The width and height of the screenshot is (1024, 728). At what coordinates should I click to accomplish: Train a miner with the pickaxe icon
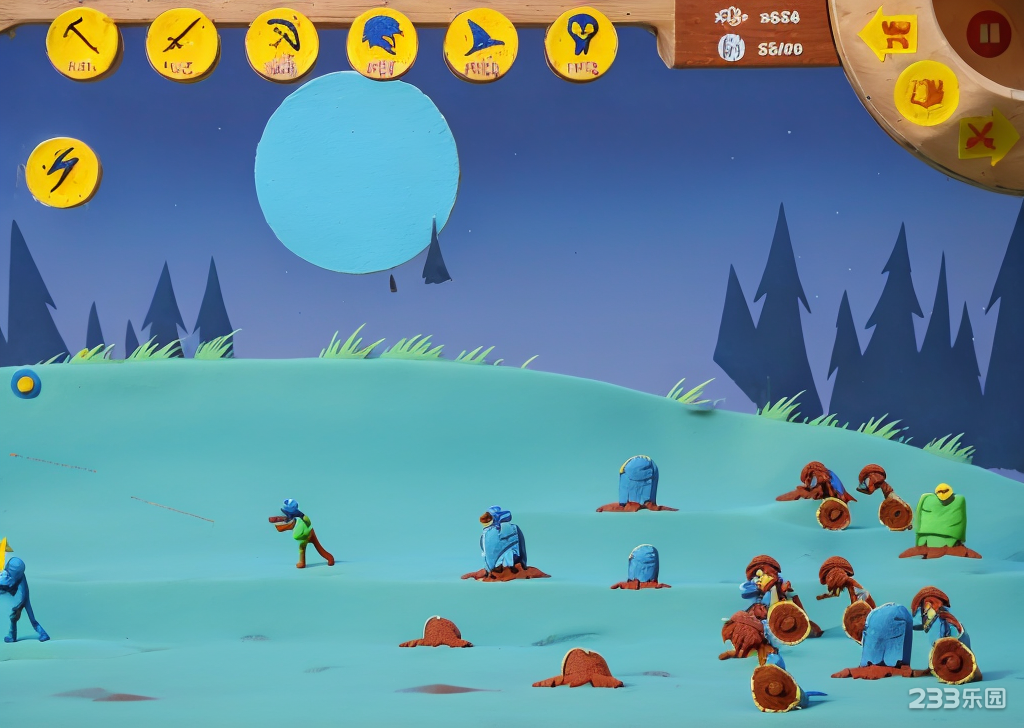83,44
